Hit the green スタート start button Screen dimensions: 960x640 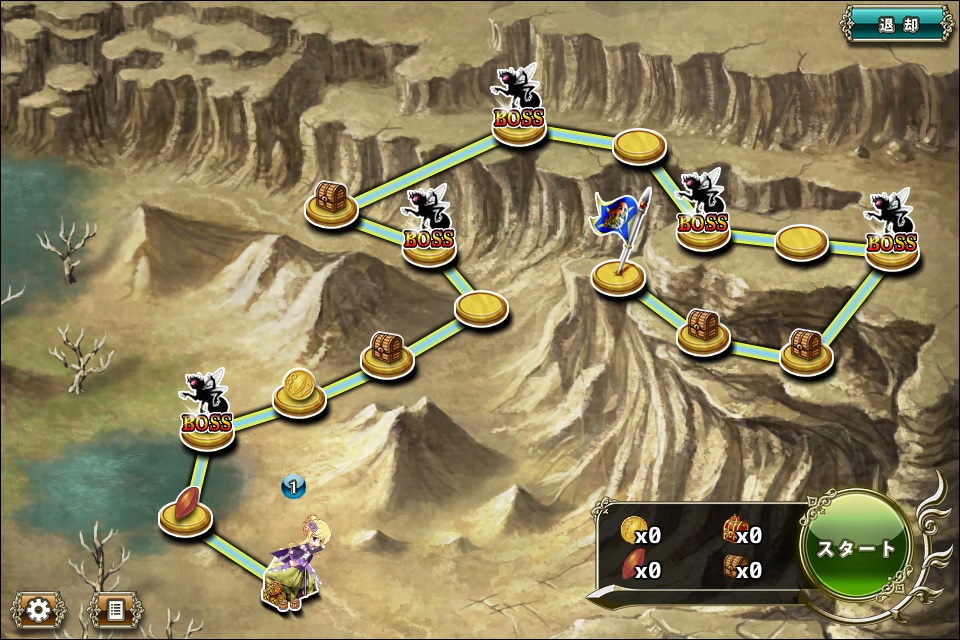coord(856,548)
